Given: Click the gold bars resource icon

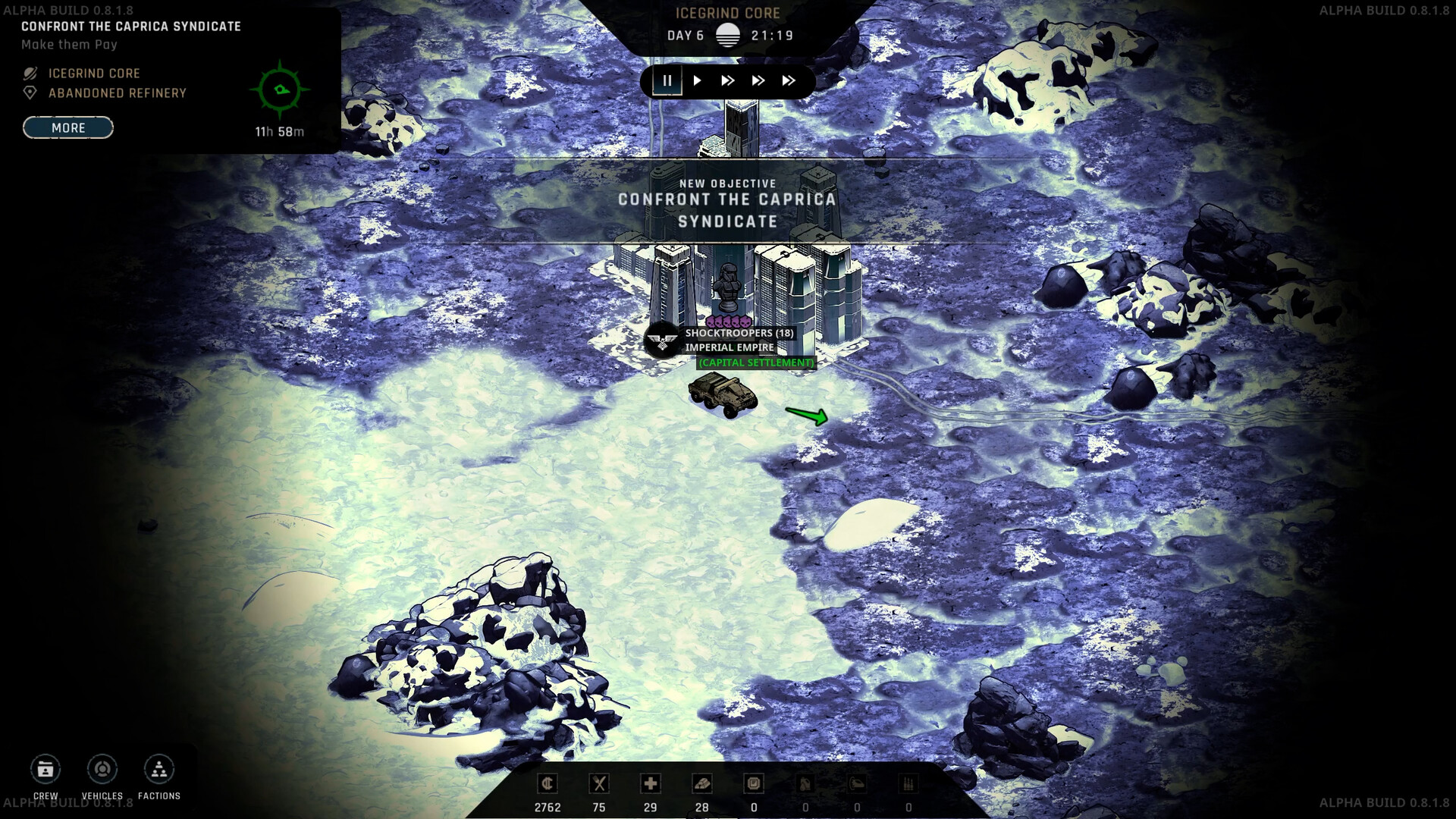Looking at the screenshot, I should pyautogui.click(x=702, y=783).
